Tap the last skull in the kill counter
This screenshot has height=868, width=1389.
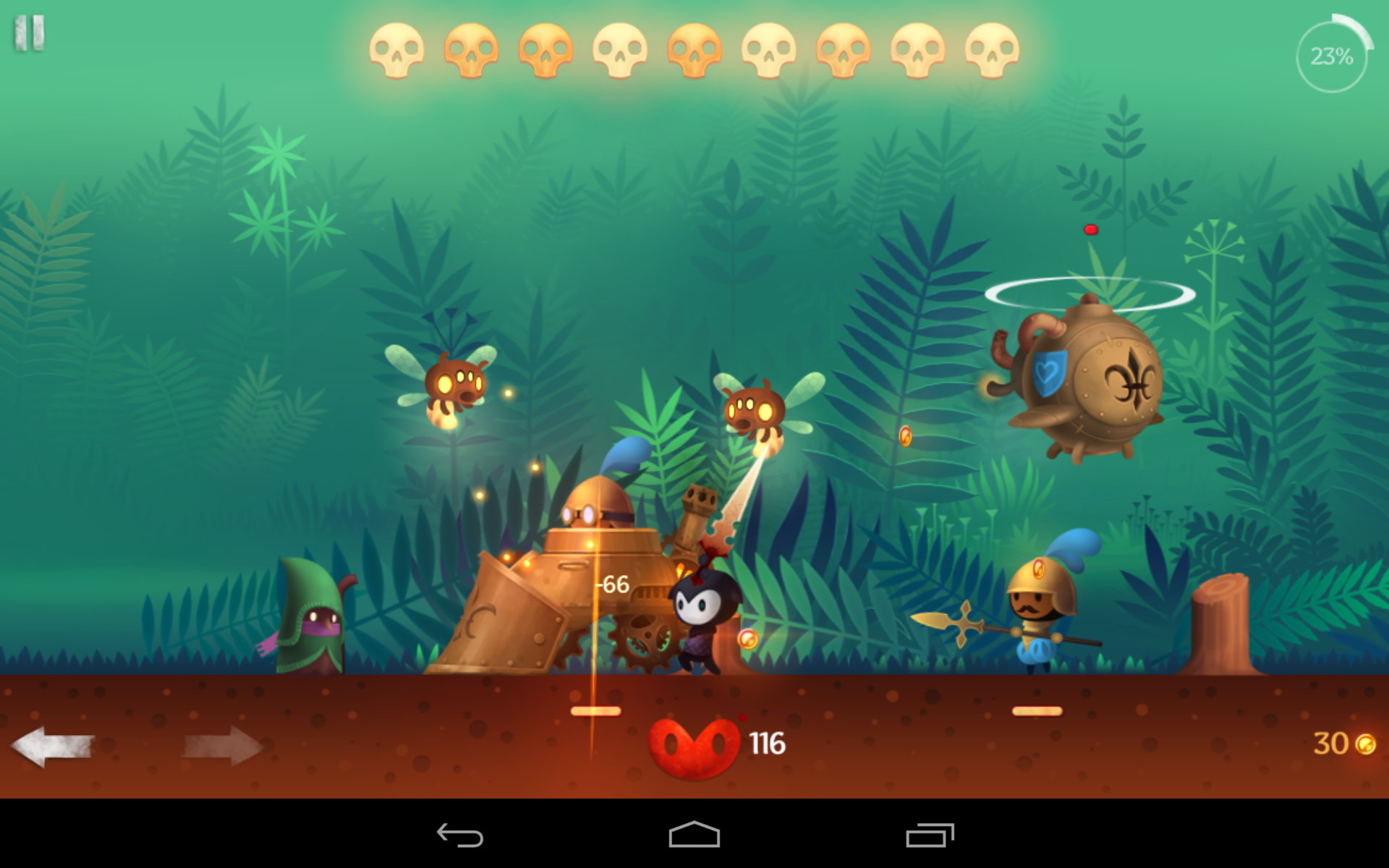[987, 51]
